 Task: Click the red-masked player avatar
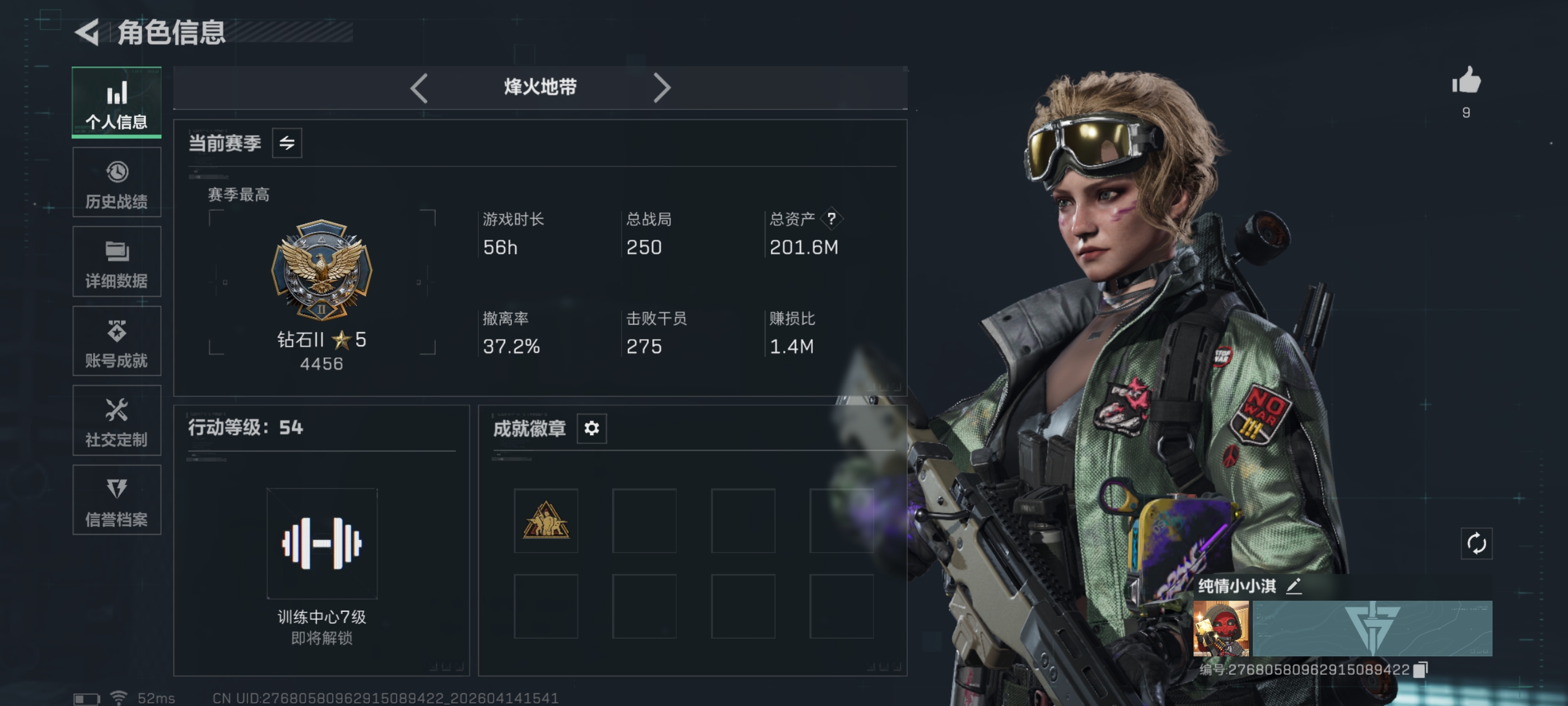coord(1220,628)
